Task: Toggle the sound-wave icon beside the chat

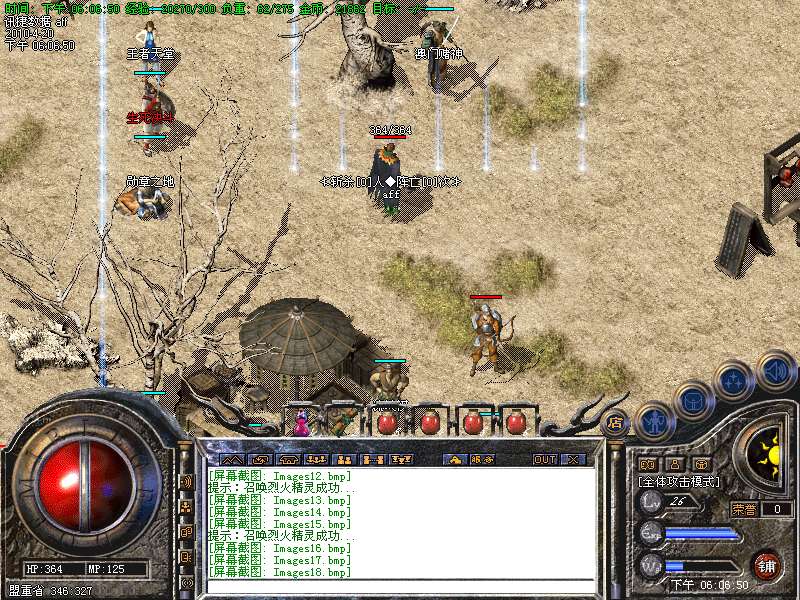Action: pos(186,482)
